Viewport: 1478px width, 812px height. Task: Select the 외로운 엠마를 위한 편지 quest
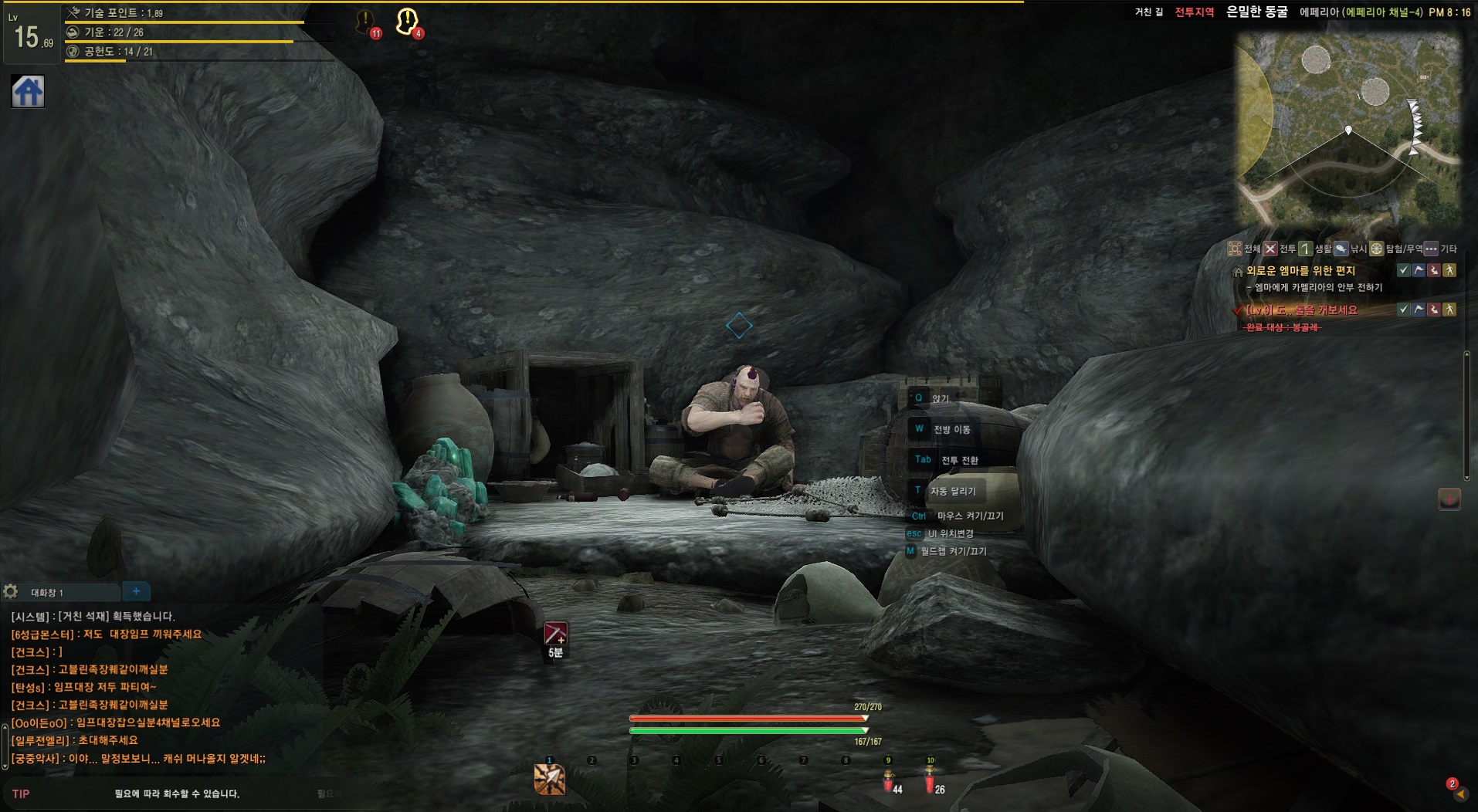tap(1300, 271)
